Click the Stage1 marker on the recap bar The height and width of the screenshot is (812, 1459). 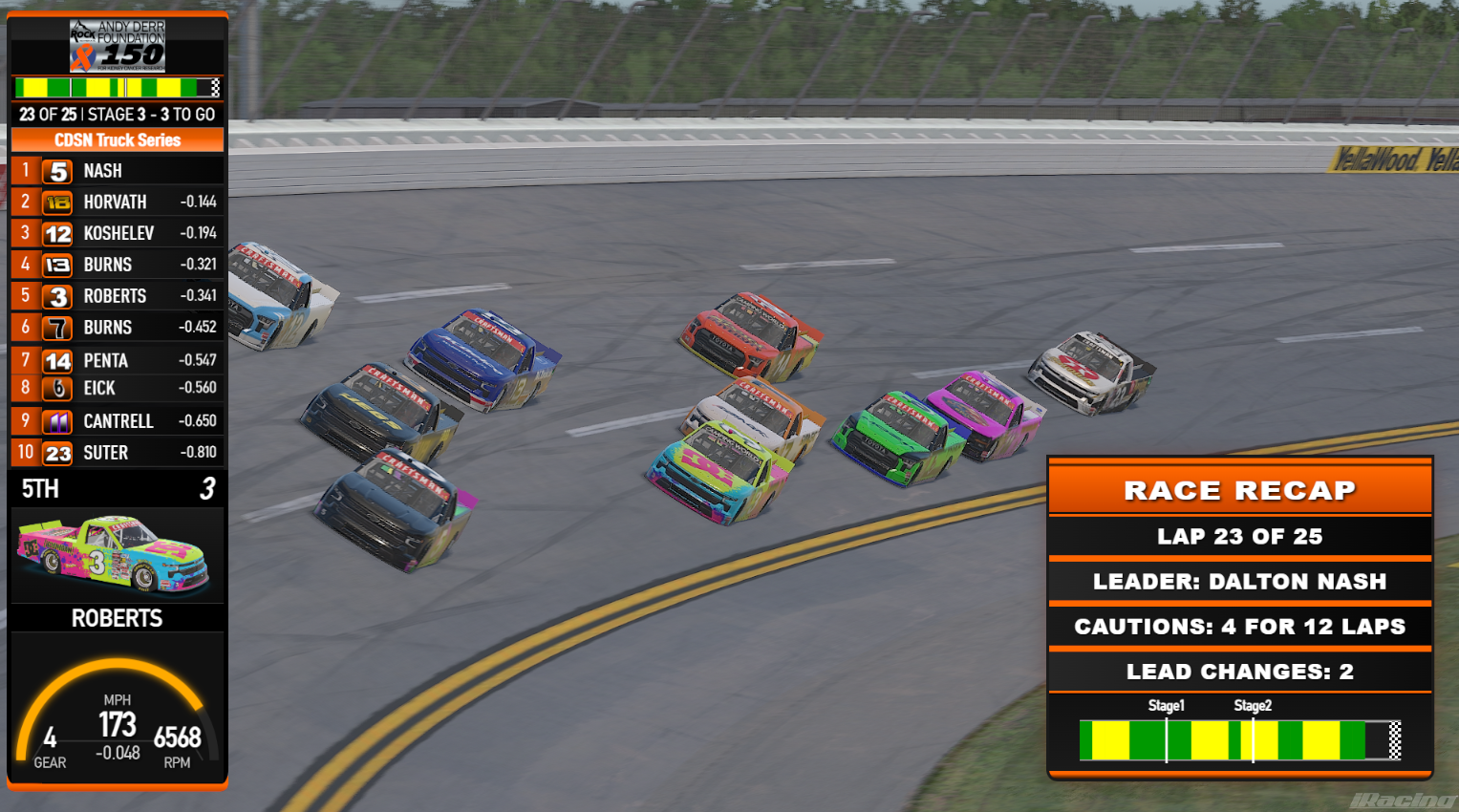coord(1167,706)
